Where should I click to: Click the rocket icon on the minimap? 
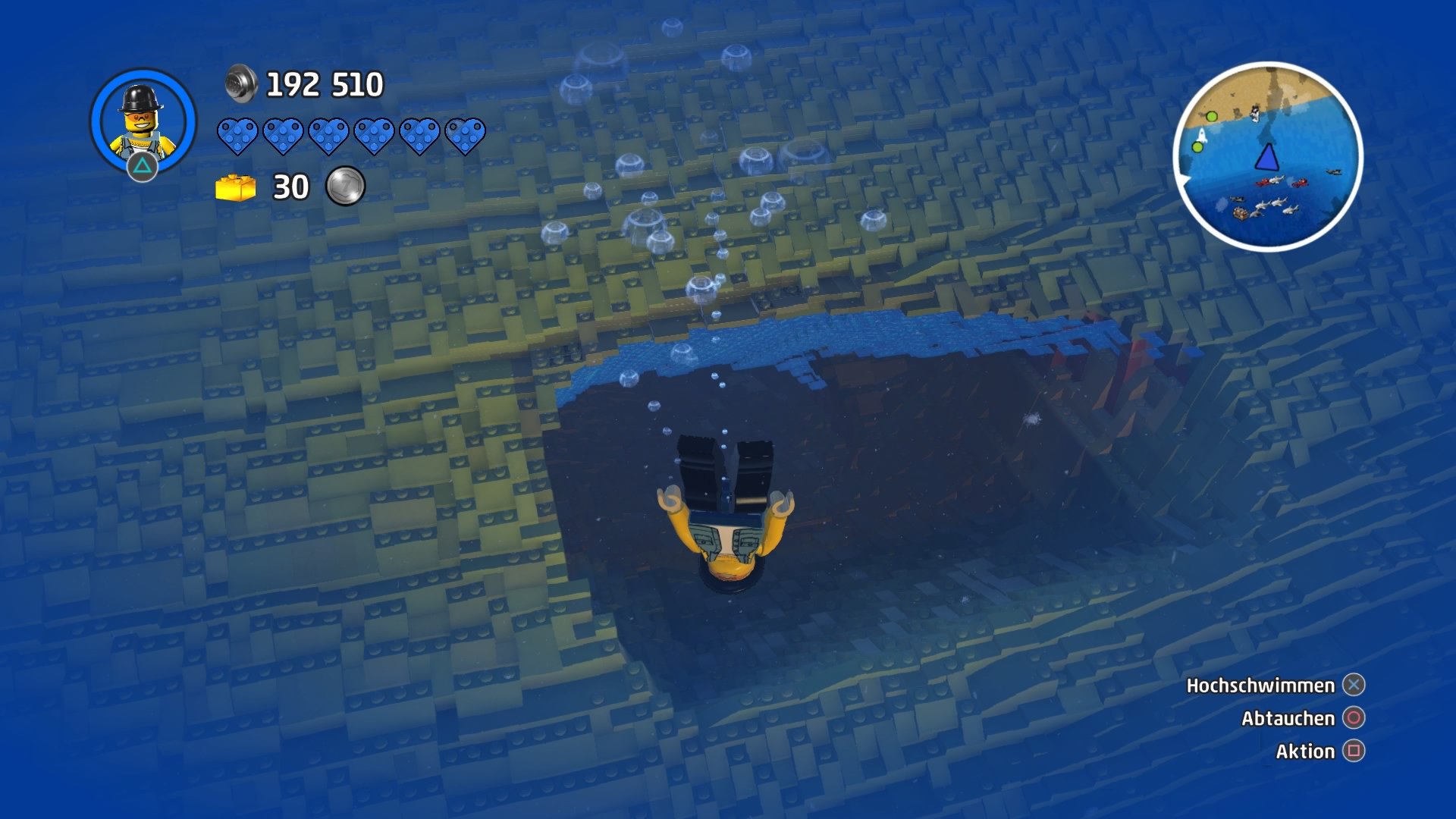click(x=1202, y=134)
